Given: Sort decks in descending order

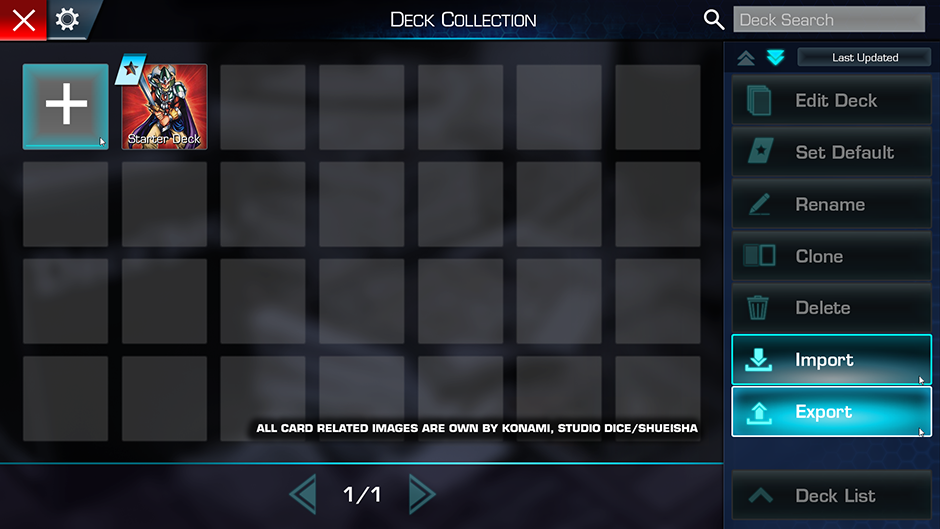Looking at the screenshot, I should tap(776, 58).
